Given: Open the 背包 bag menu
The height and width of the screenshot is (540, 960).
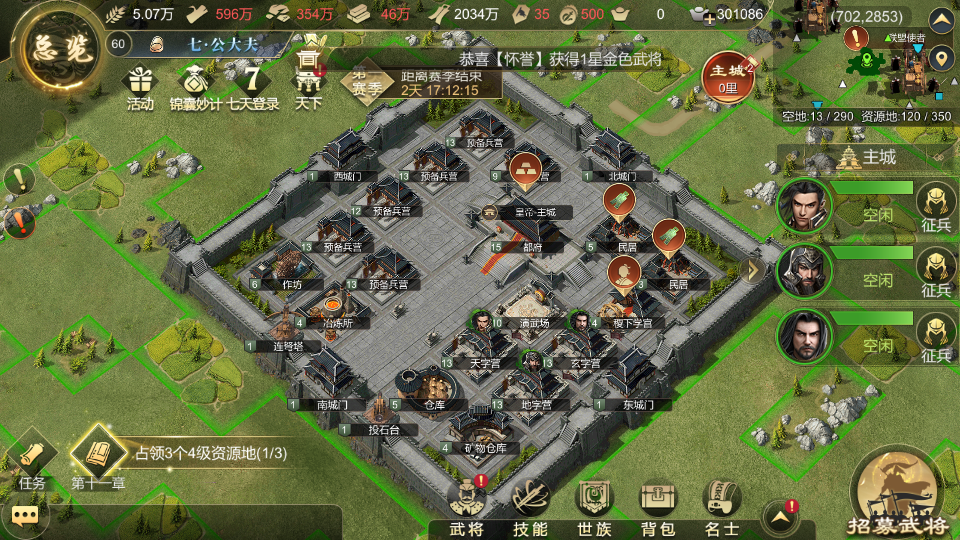Looking at the screenshot, I should (x=657, y=506).
